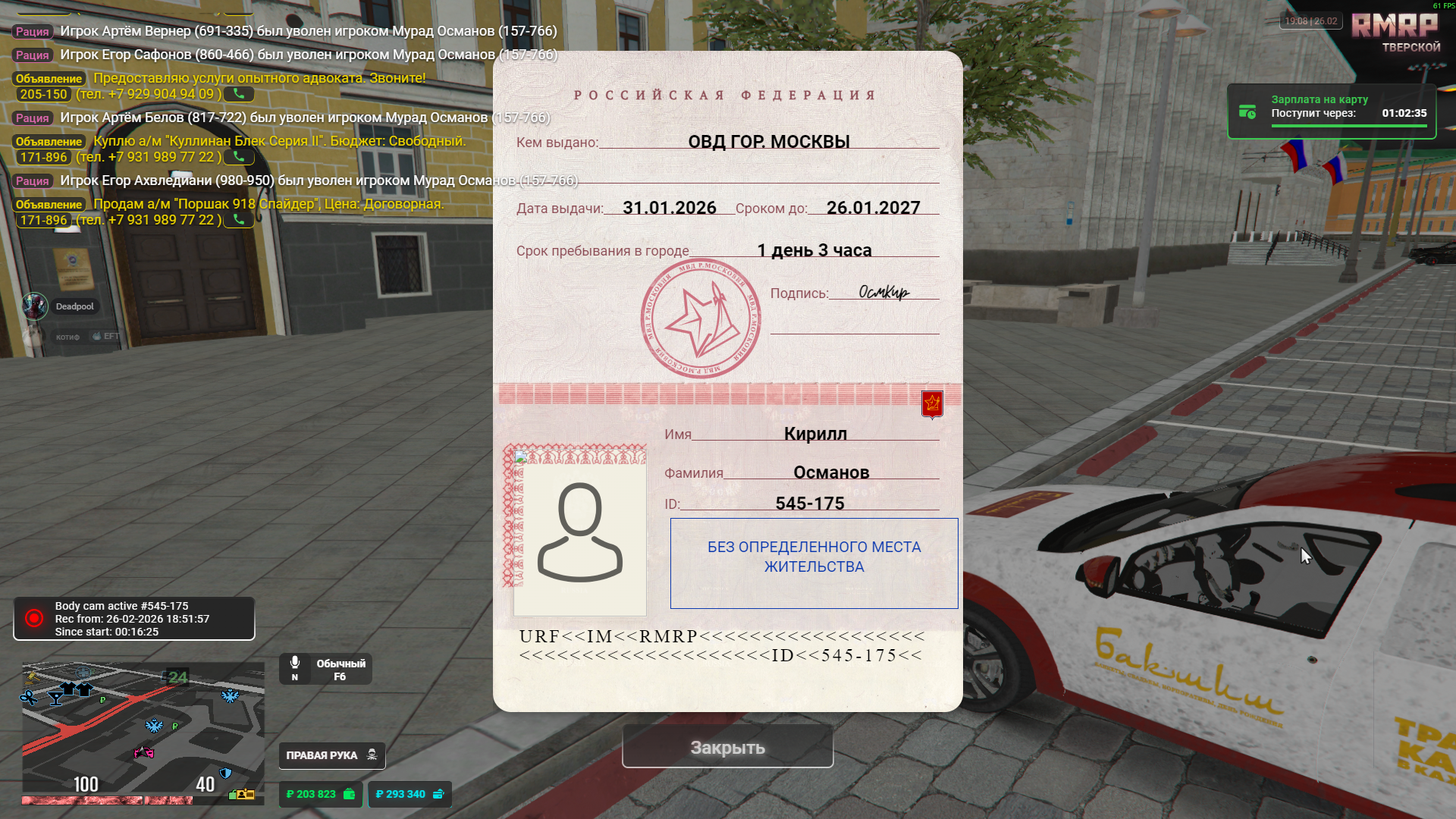1456x819 pixels.
Task: Select the ПРАВАЯ РУКА hand indicator
Action: click(x=331, y=755)
